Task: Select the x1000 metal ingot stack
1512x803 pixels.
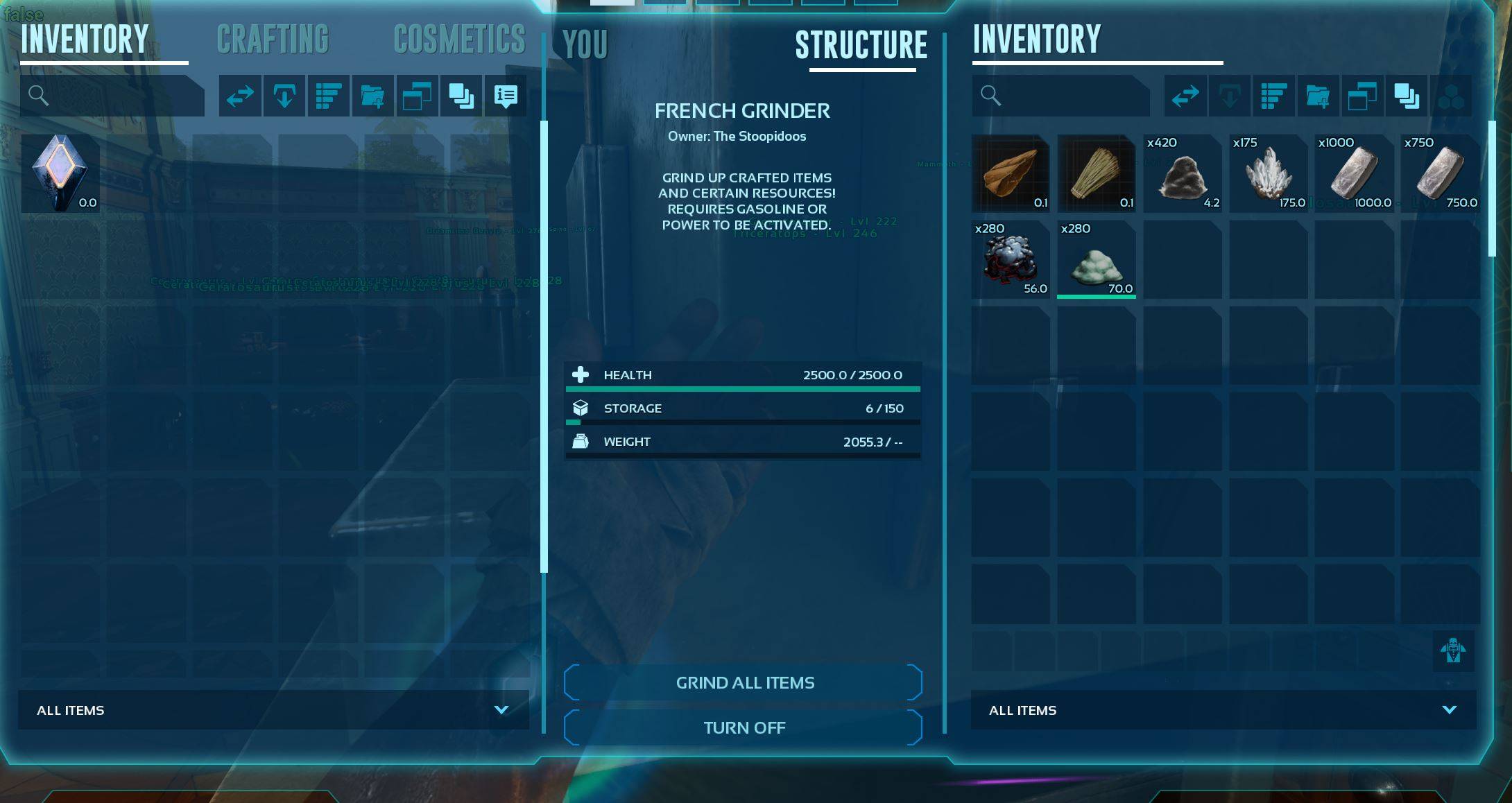Action: [x=1354, y=173]
